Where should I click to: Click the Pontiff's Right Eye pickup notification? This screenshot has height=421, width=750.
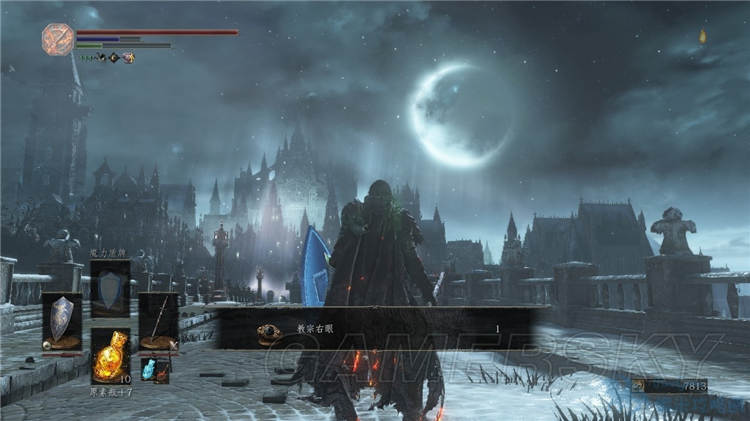coord(378,328)
